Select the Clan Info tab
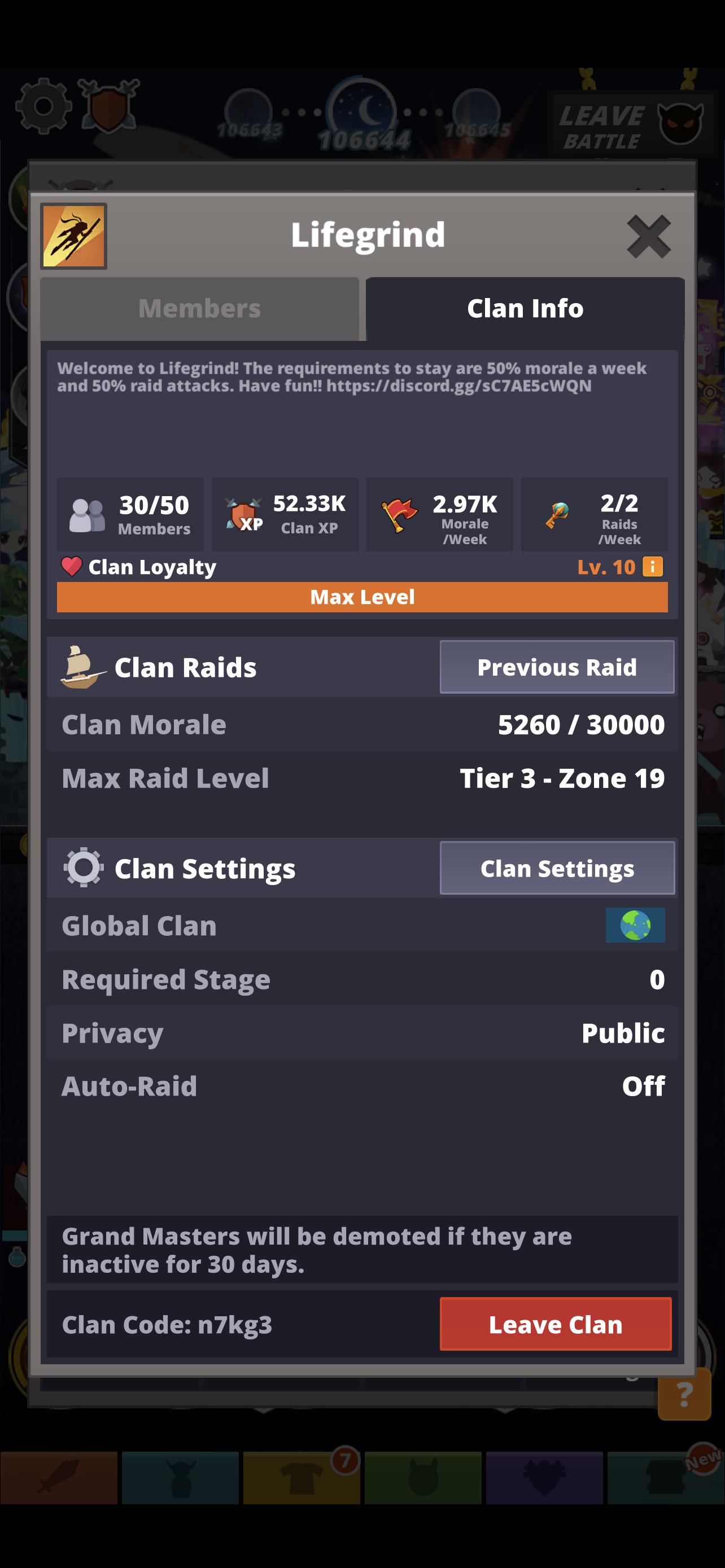725x1568 pixels. 524,308
